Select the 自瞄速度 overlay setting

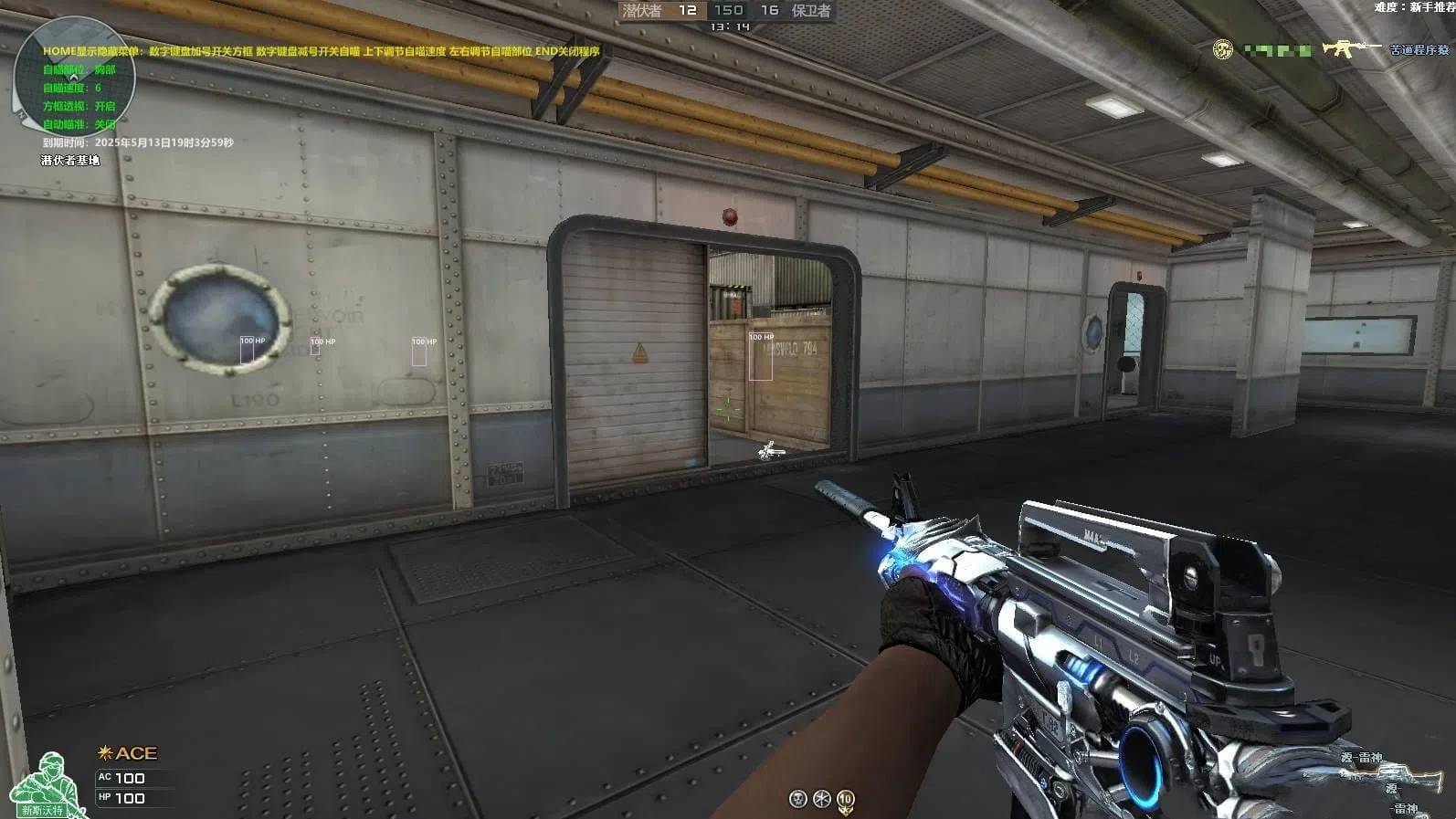coord(72,88)
